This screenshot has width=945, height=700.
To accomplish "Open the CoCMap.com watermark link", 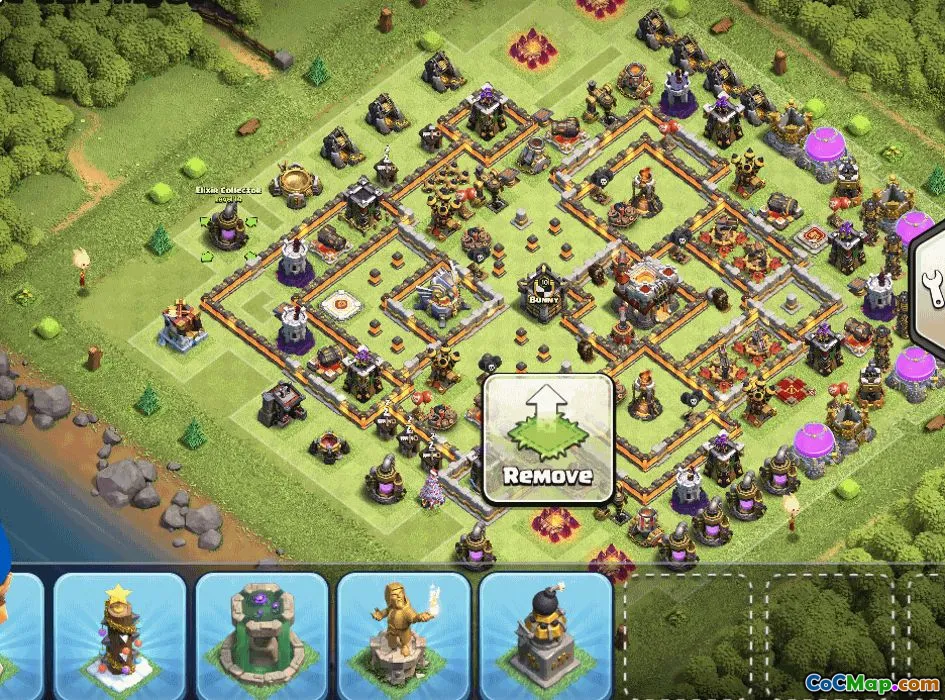I will pyautogui.click(x=870, y=685).
